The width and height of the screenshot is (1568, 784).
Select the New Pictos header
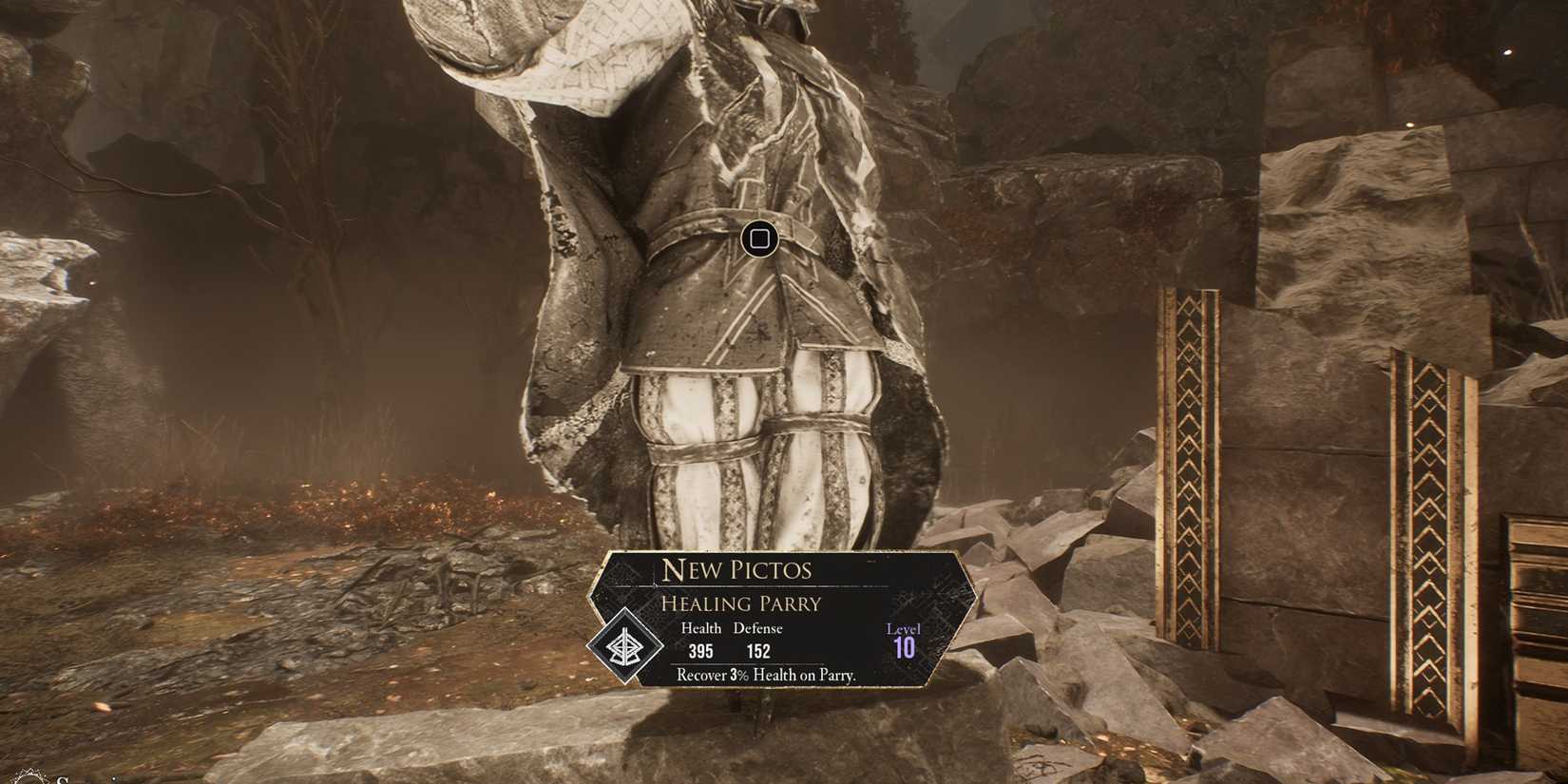[738, 570]
